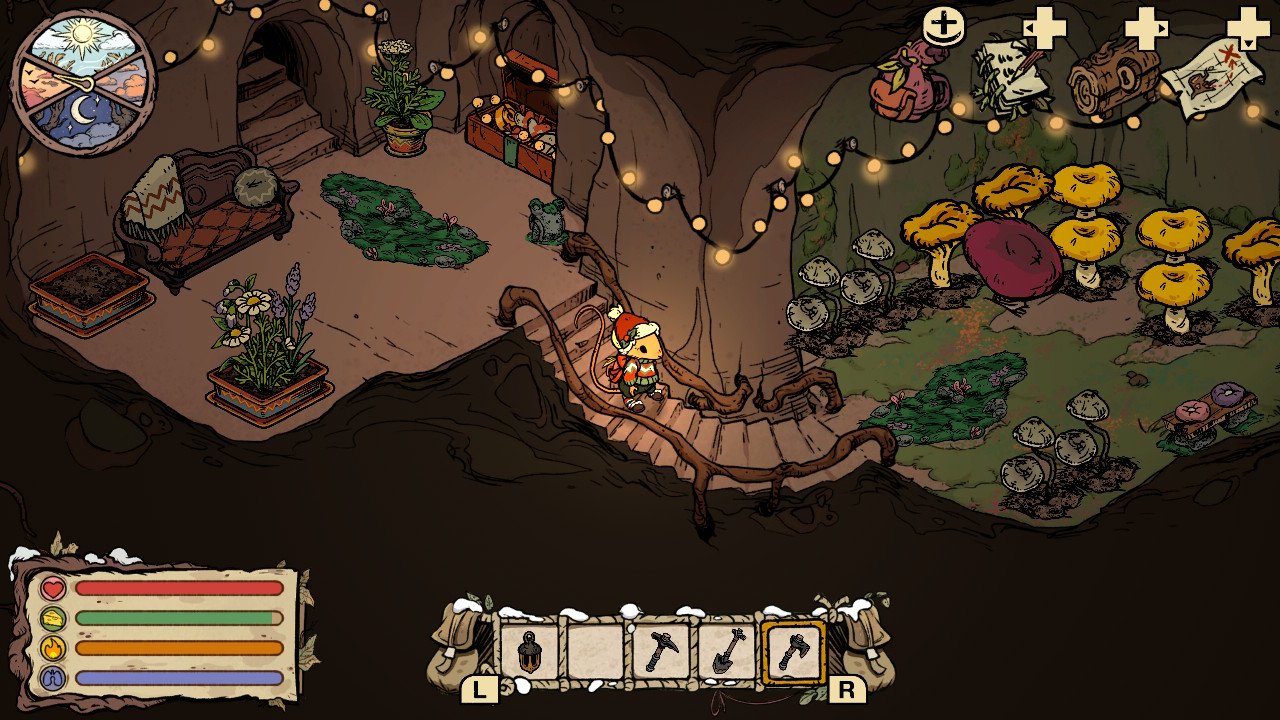The image size is (1280, 720).
Task: Equip the shovel from the hotbar
Action: pos(727,653)
